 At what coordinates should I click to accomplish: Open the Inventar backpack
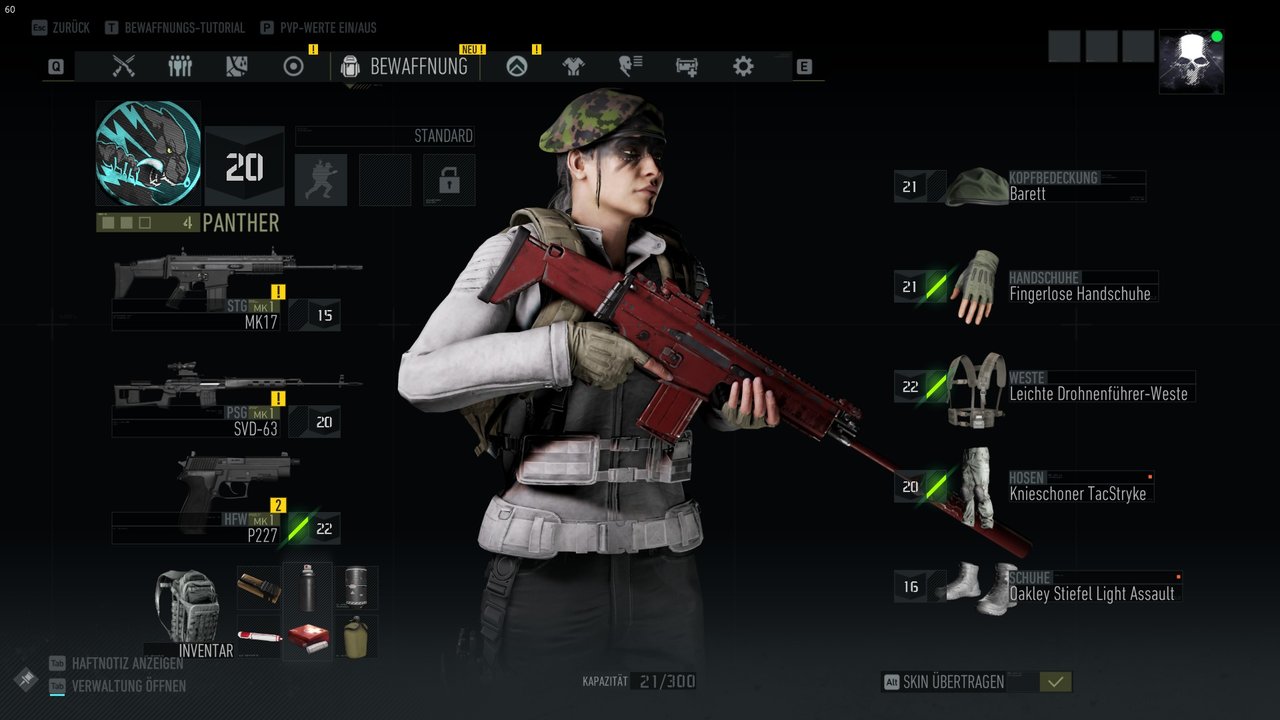point(187,611)
